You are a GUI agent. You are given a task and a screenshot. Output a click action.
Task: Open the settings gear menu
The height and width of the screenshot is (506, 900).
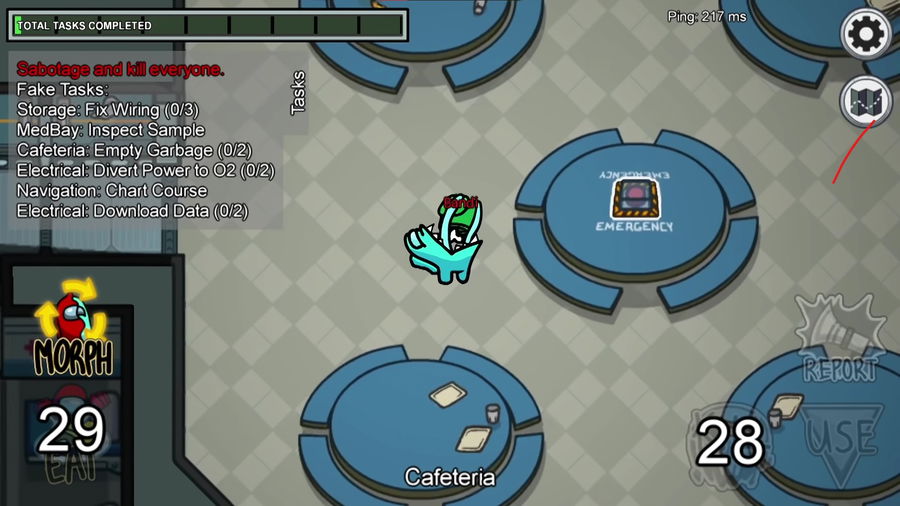point(866,35)
